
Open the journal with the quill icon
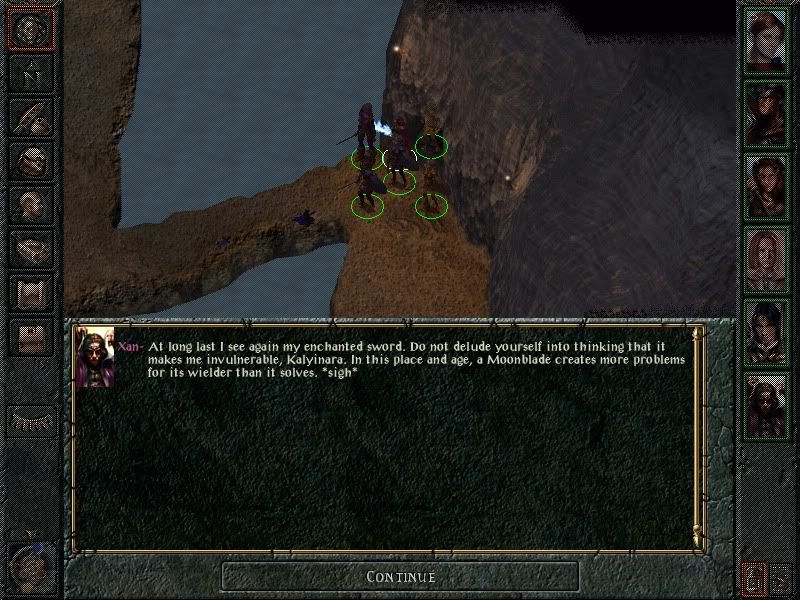pos(31,117)
